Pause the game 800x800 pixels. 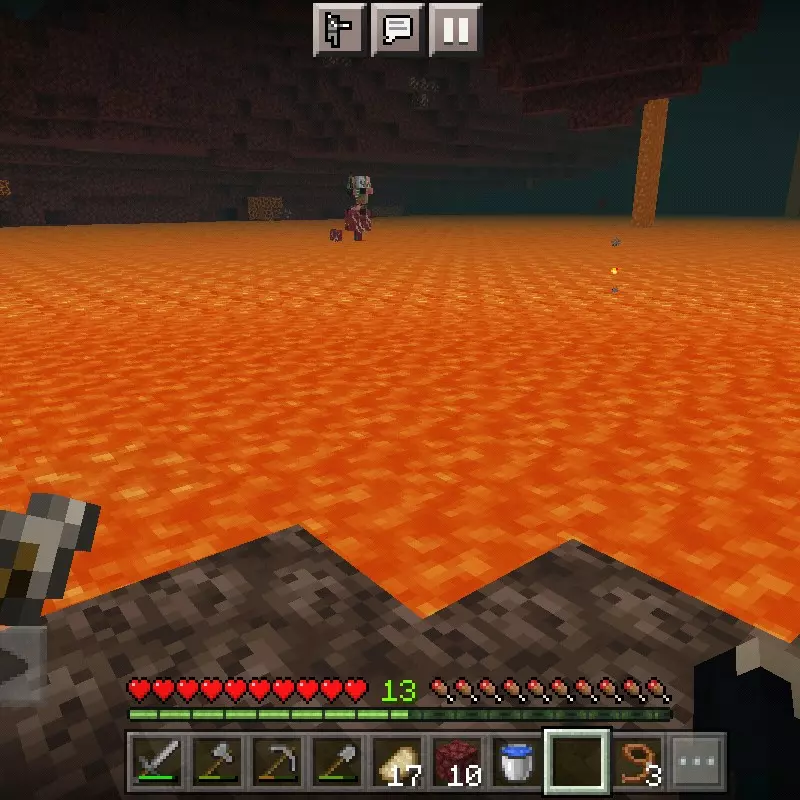click(456, 29)
